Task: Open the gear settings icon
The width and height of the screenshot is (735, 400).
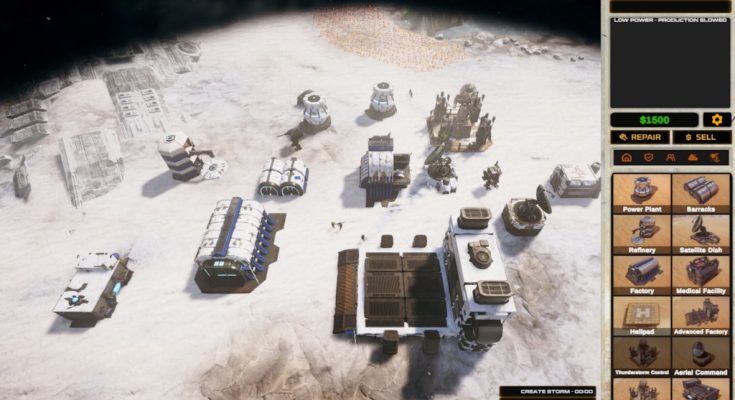Action: click(x=715, y=119)
